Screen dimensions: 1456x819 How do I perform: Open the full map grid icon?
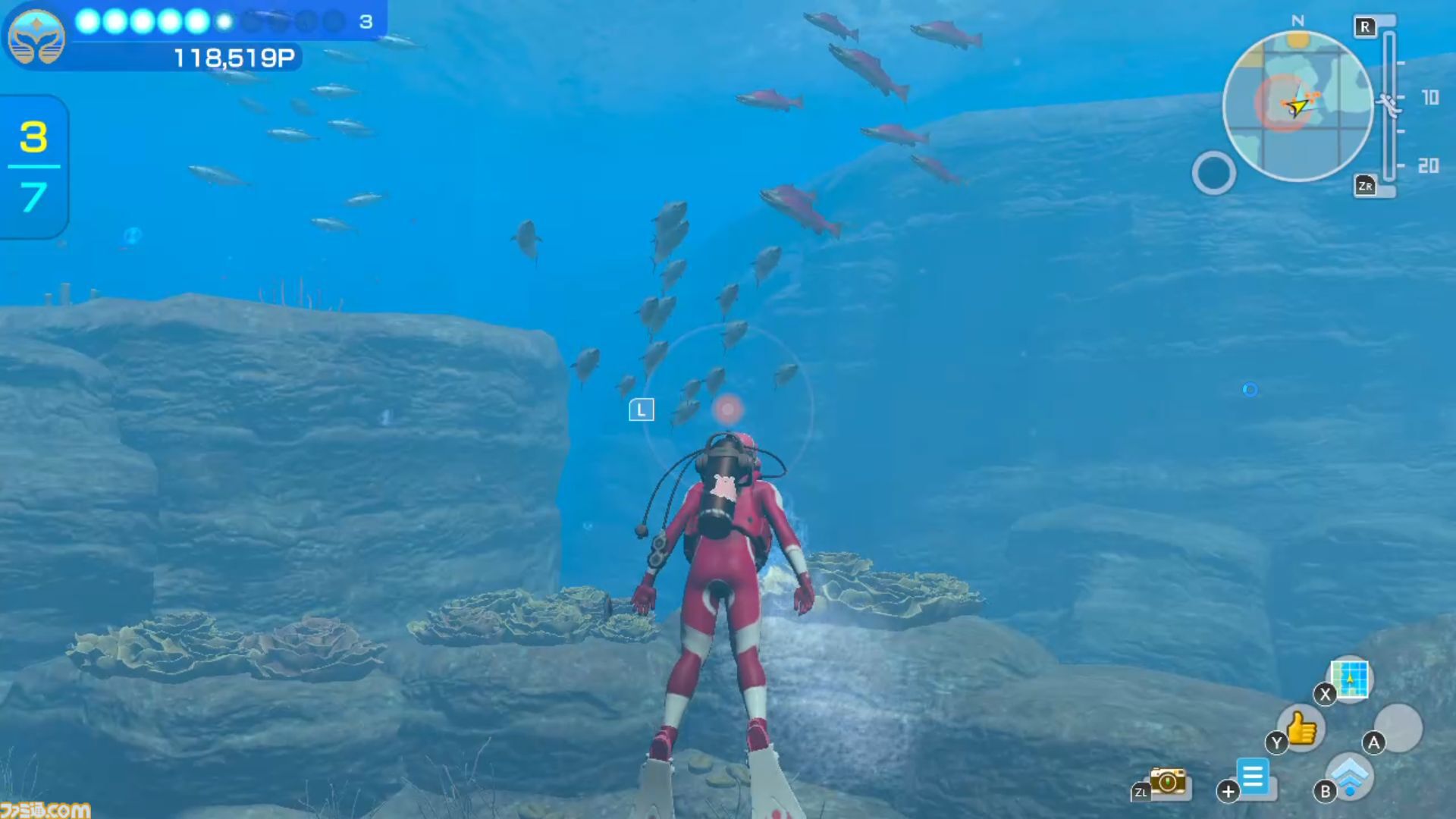tap(1349, 680)
